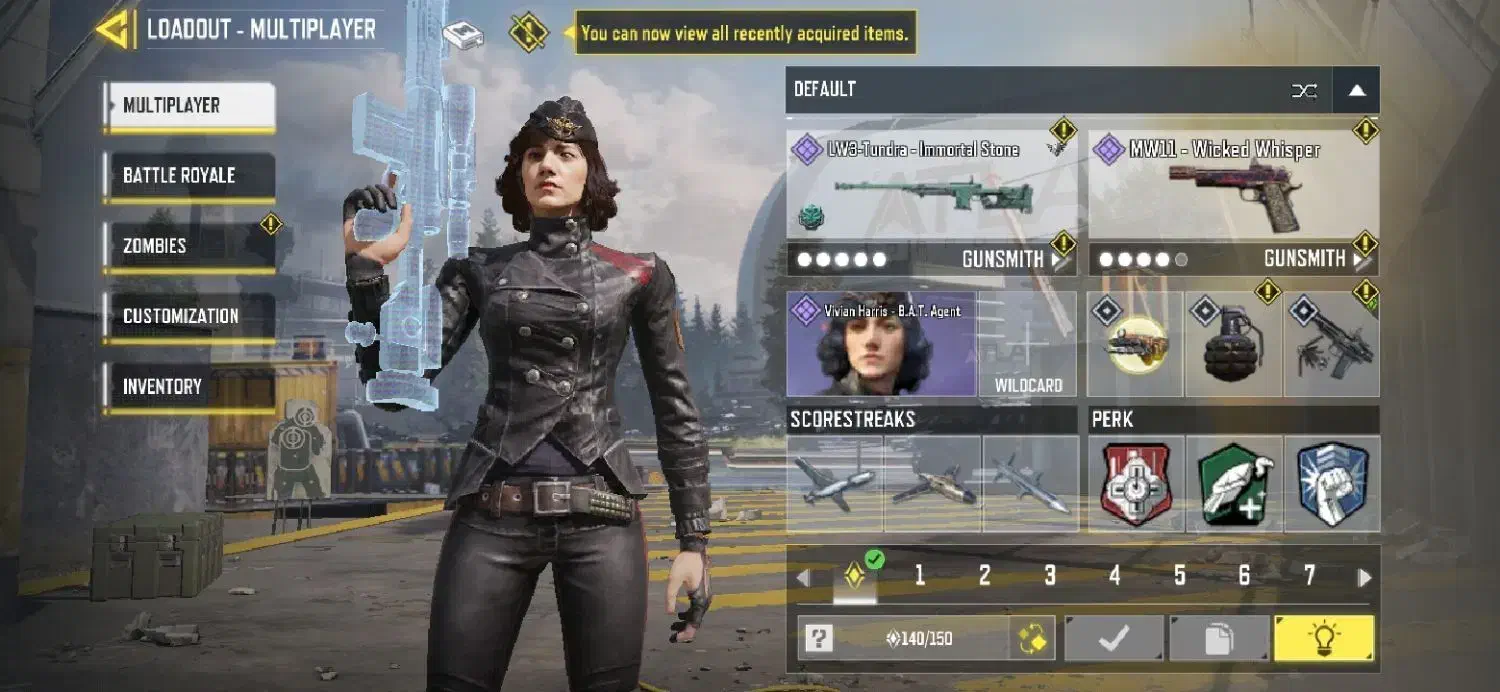Select the LW3-Tundra Immortal Stone primary weapon
1500x692 pixels.
pos(931,185)
